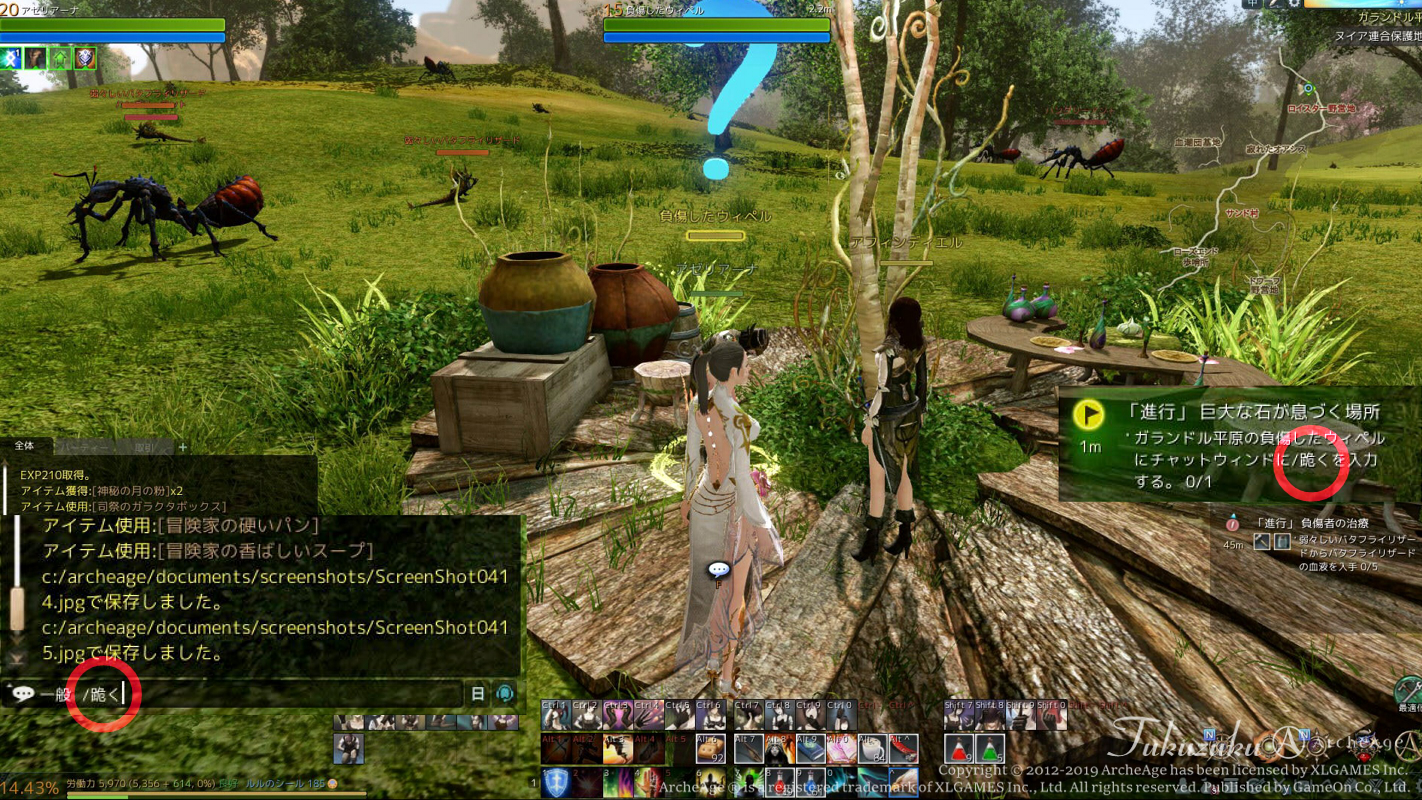Open the minimap settings gear icon
This screenshot has width=1422, height=800.
[1295, 6]
